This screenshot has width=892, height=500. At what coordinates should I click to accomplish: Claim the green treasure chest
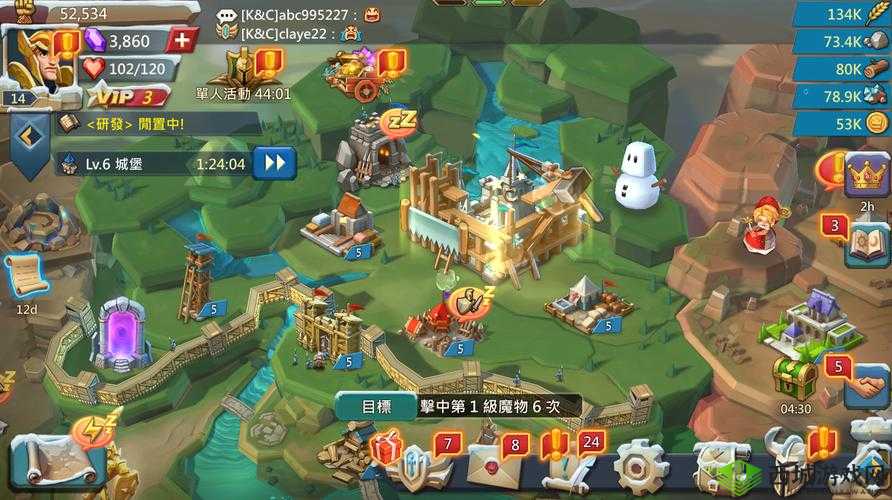point(796,378)
